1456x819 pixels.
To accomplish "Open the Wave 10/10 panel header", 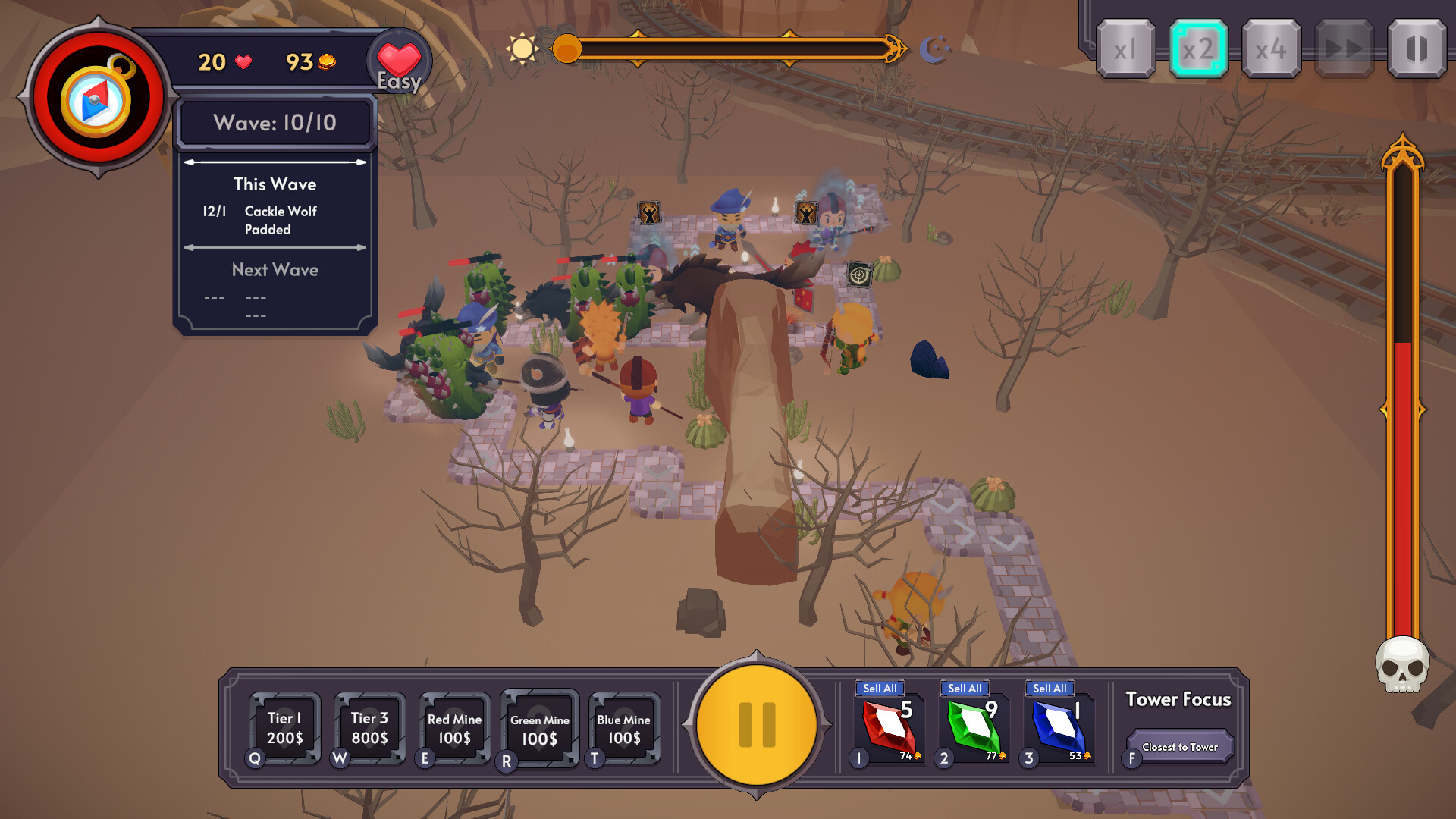I will point(275,121).
